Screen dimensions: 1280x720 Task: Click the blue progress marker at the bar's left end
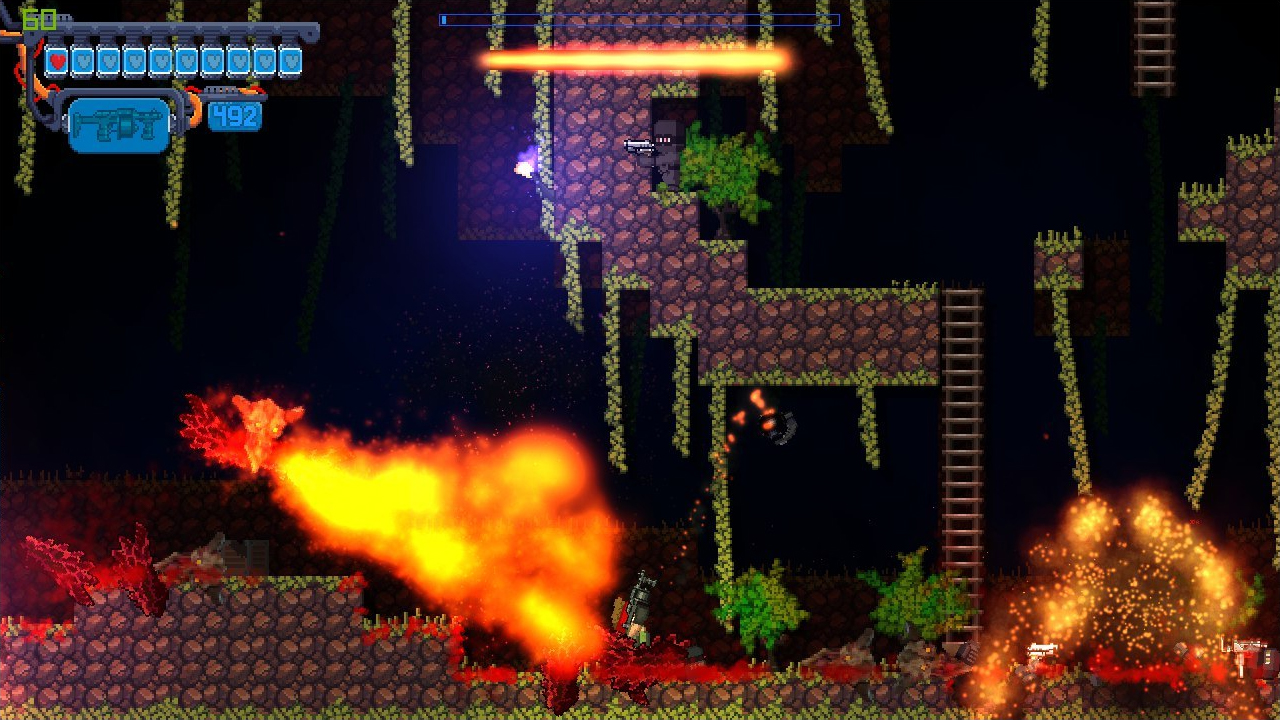pyautogui.click(x=446, y=18)
